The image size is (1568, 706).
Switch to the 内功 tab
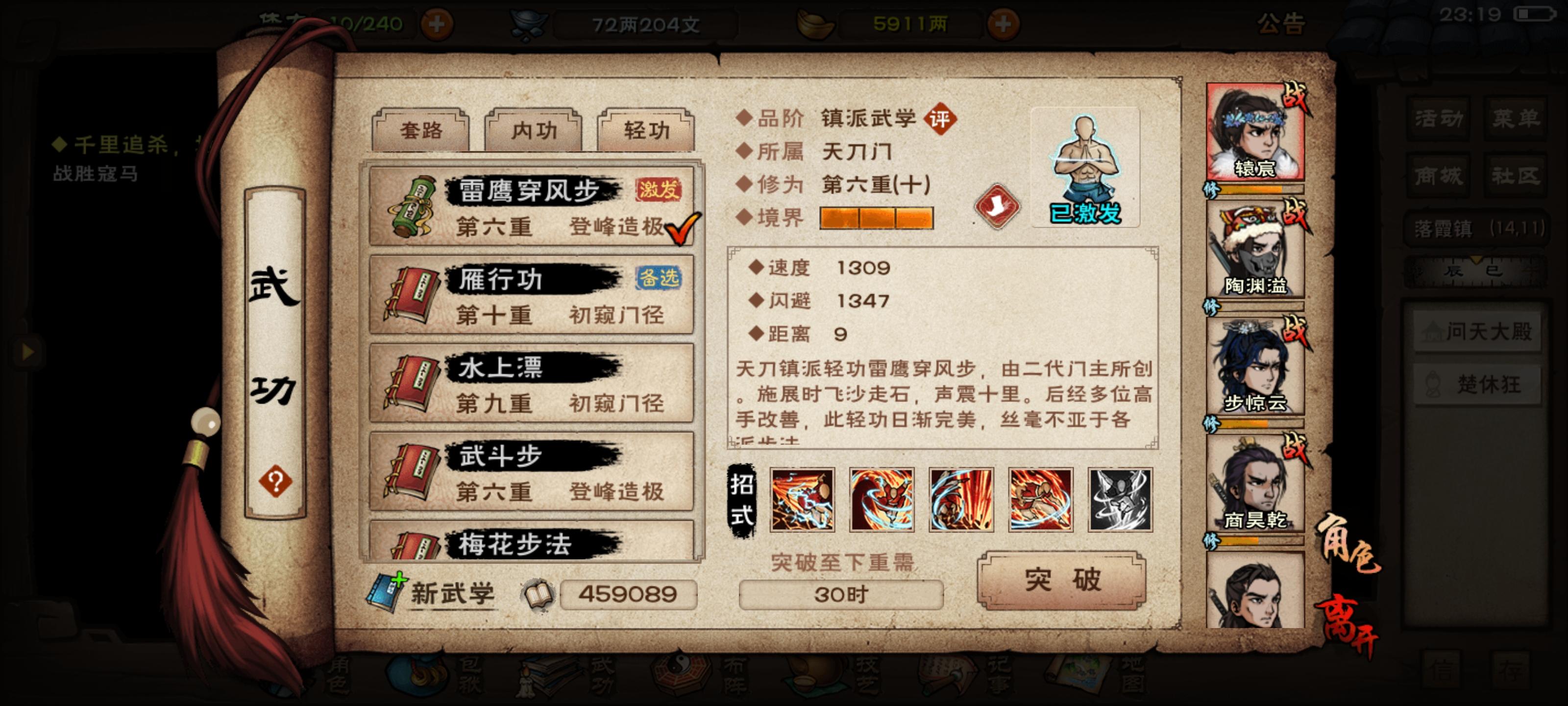(536, 130)
